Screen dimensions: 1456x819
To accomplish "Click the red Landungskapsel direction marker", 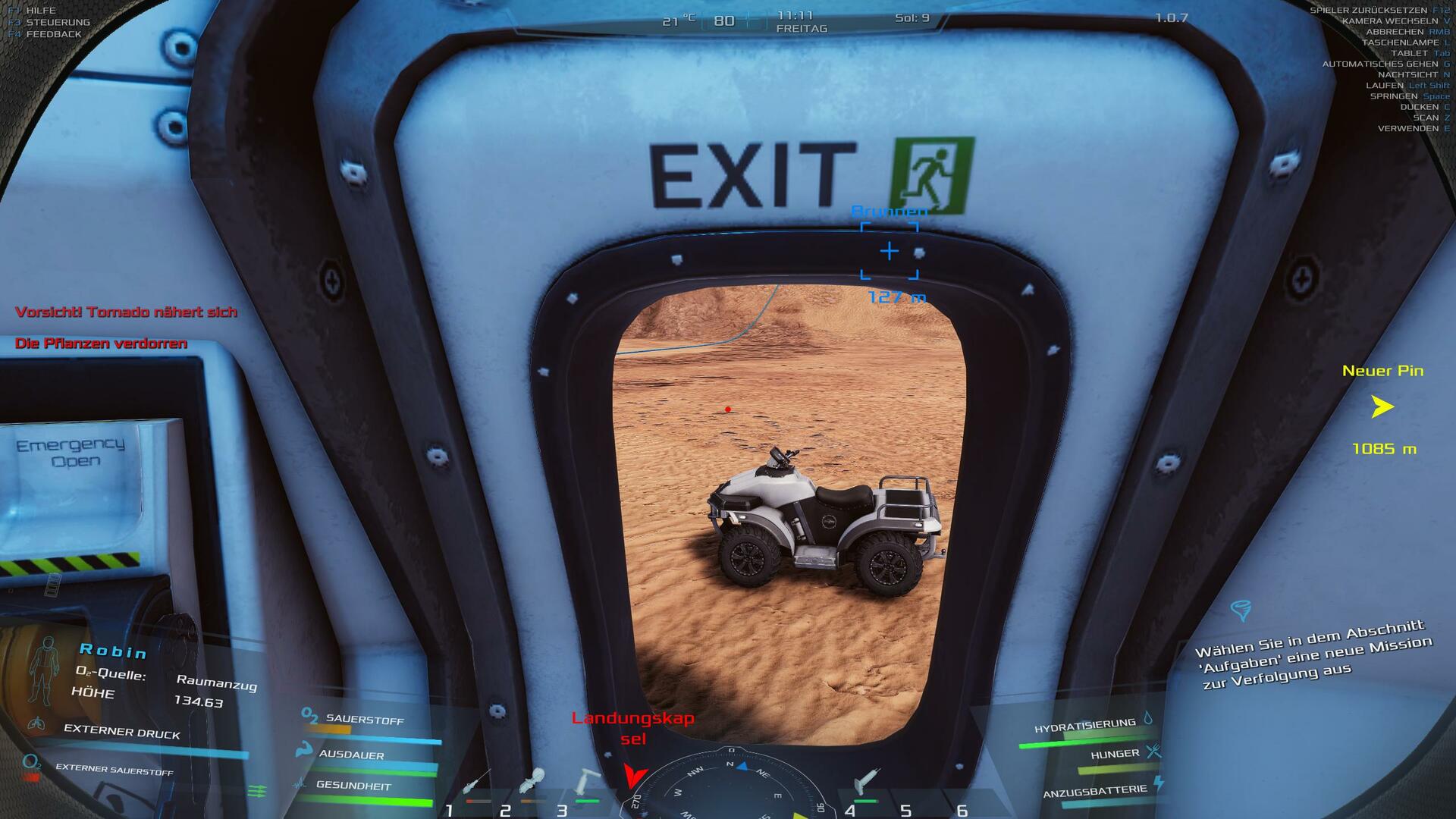I will (x=635, y=776).
